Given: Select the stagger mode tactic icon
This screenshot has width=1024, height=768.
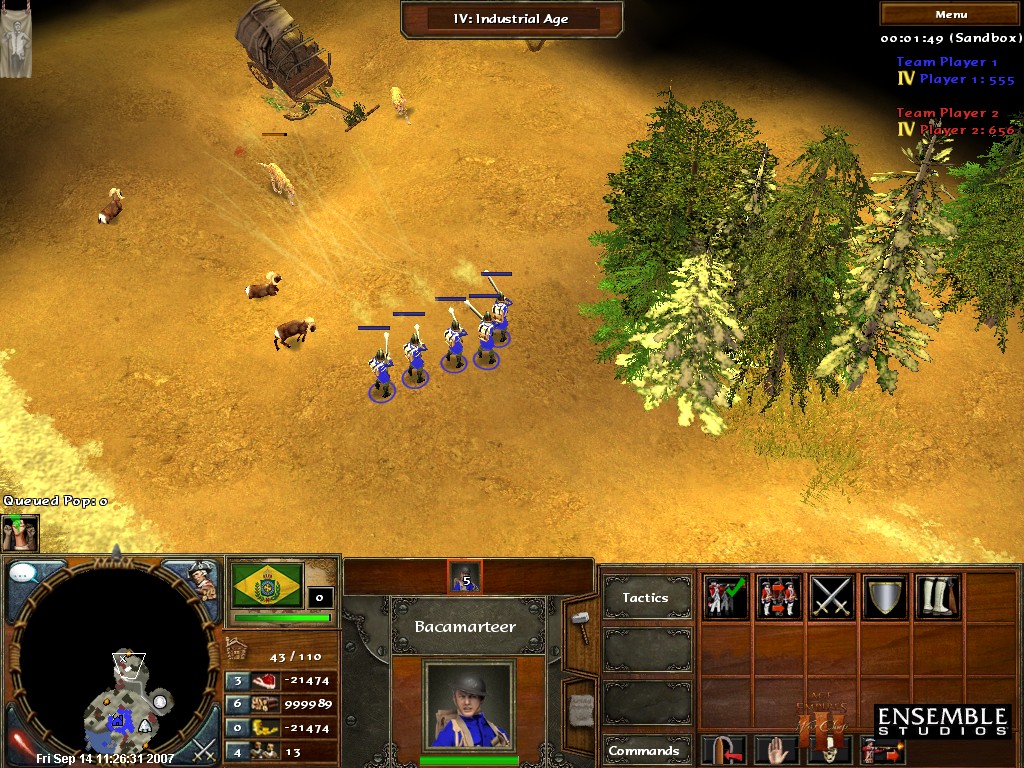Looking at the screenshot, I should (x=778, y=597).
